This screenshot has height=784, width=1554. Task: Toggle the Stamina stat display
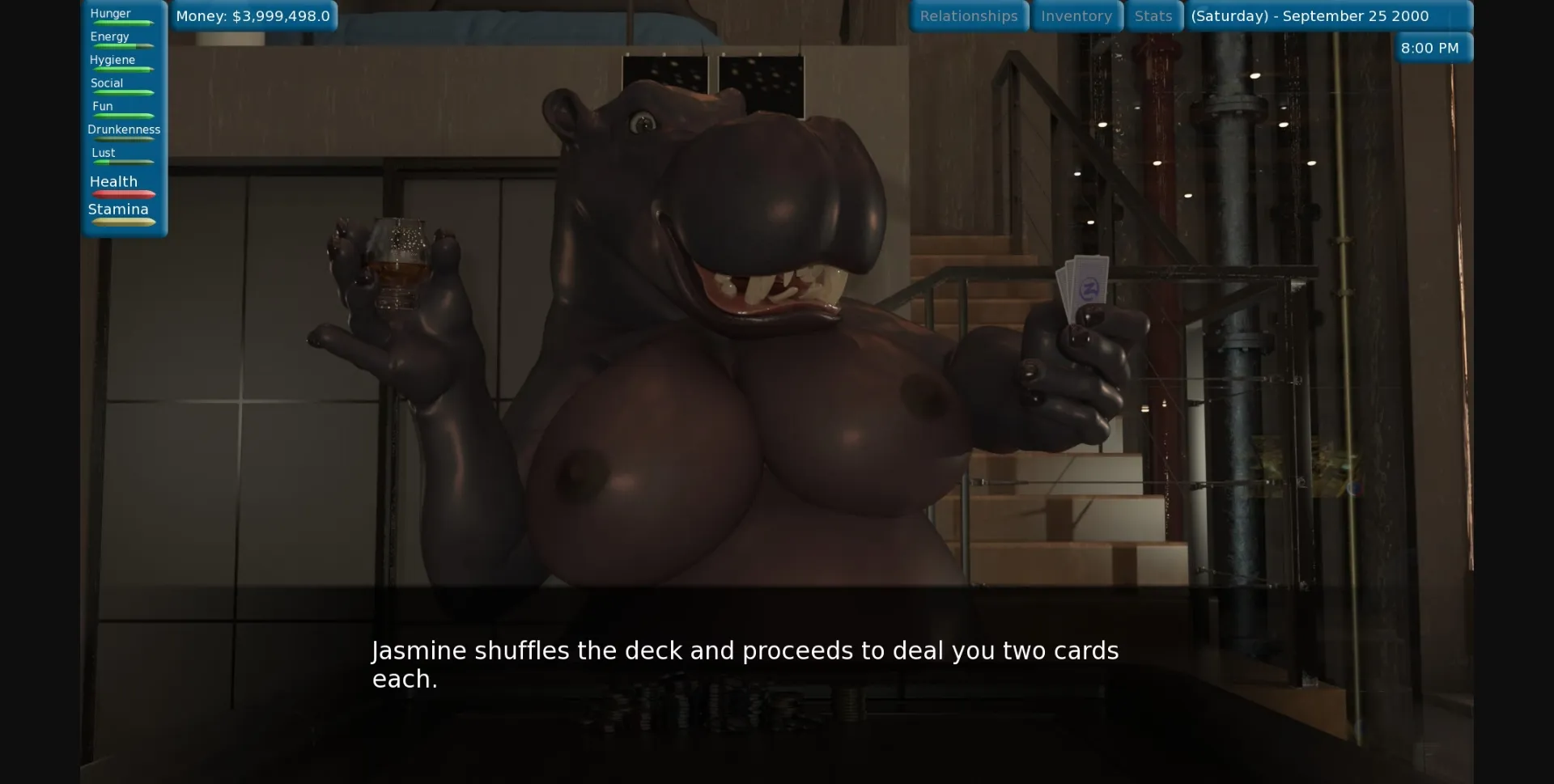point(118,209)
